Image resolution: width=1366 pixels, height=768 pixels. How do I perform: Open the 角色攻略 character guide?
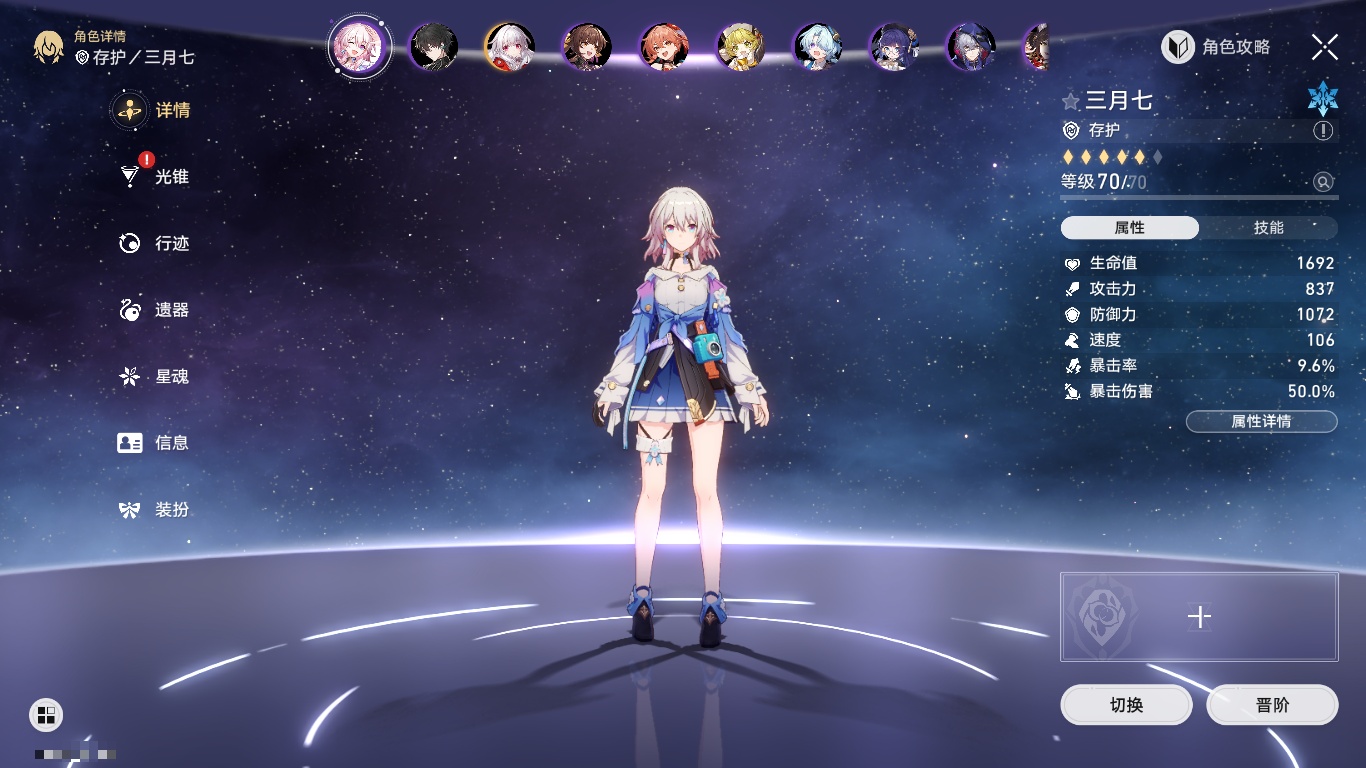click(x=1217, y=47)
